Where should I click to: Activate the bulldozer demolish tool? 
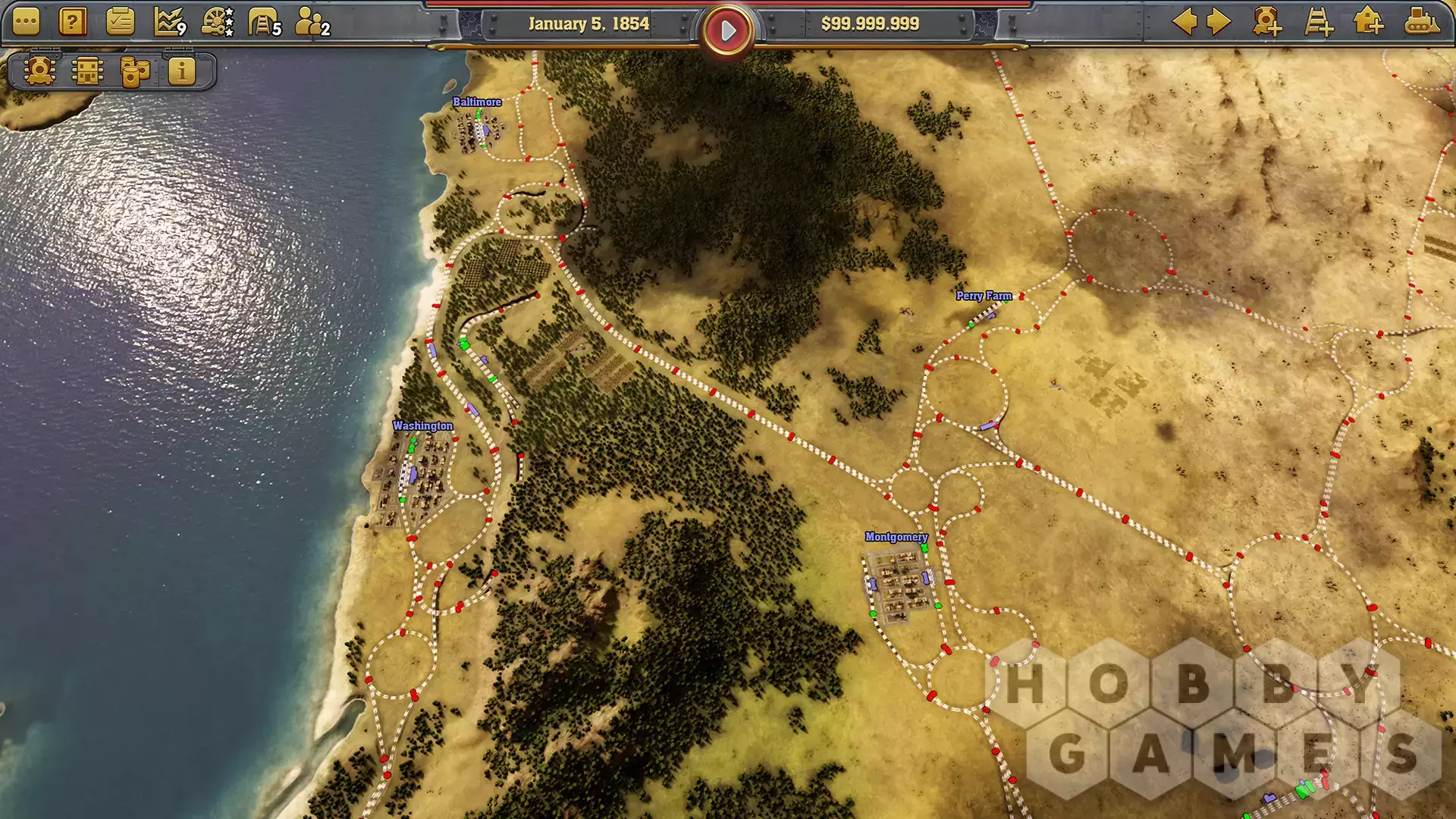point(1421,22)
